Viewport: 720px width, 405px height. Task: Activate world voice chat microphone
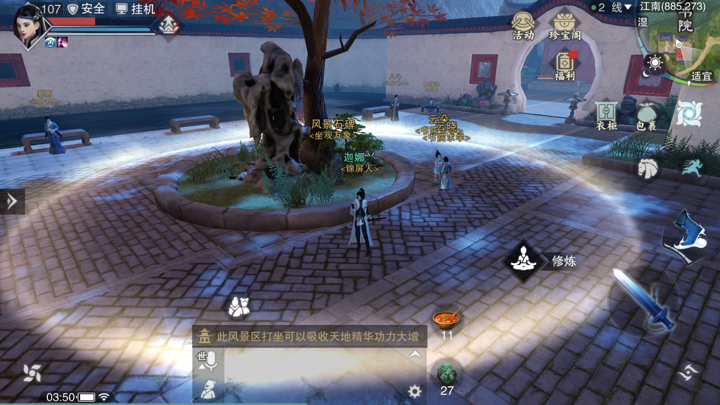click(207, 360)
